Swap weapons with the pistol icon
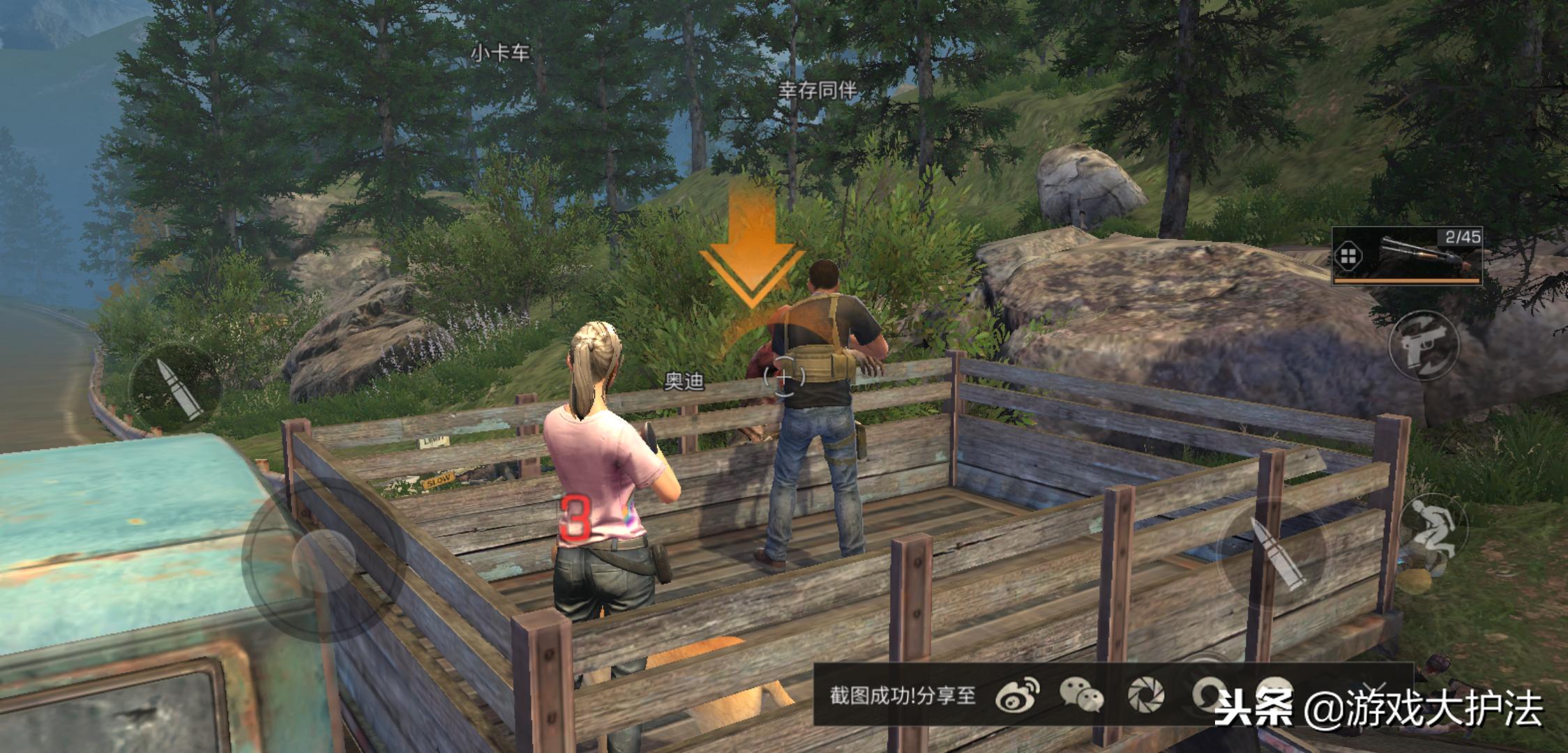 1424,344
